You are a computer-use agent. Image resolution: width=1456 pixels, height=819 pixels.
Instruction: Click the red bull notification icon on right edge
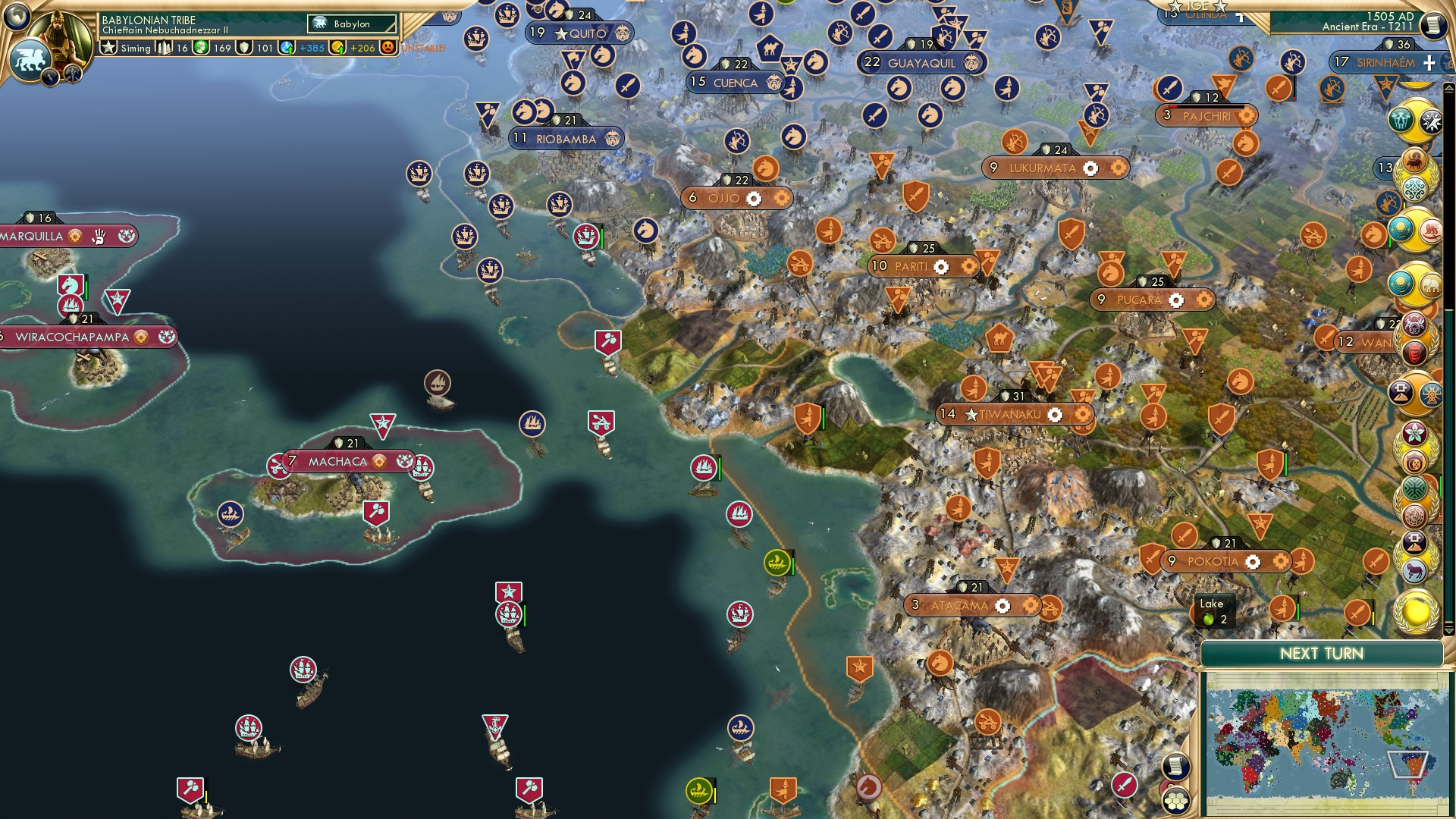tap(1414, 162)
